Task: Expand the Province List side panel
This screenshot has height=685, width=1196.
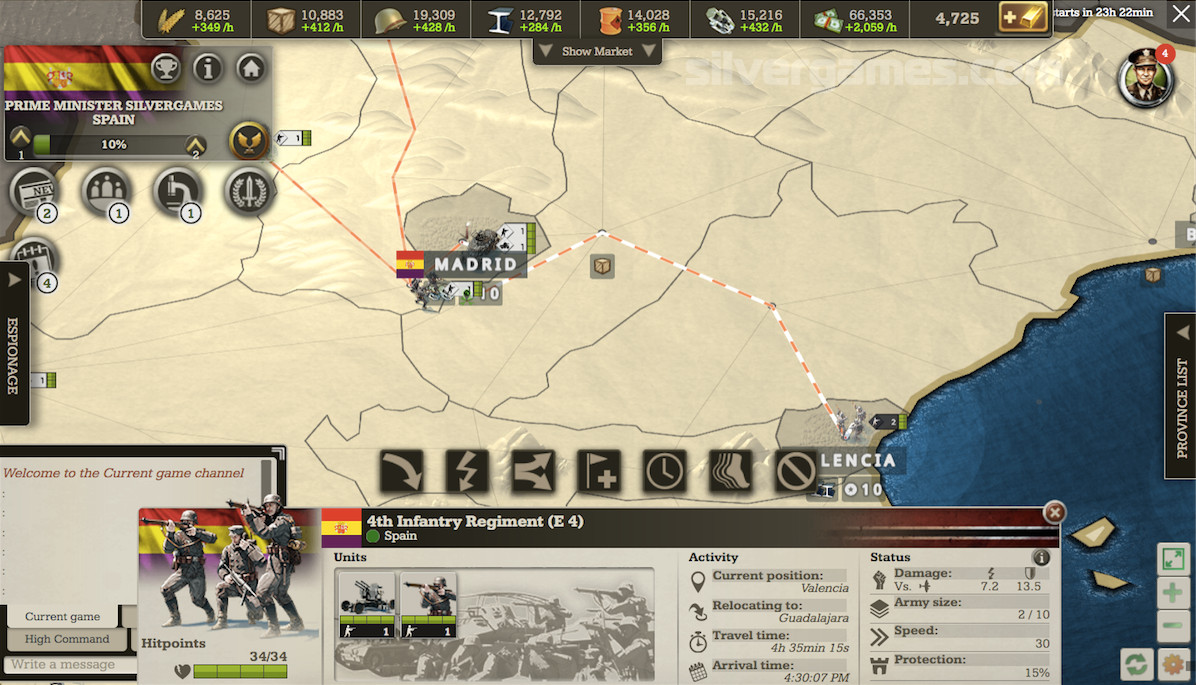Action: pos(1182,395)
